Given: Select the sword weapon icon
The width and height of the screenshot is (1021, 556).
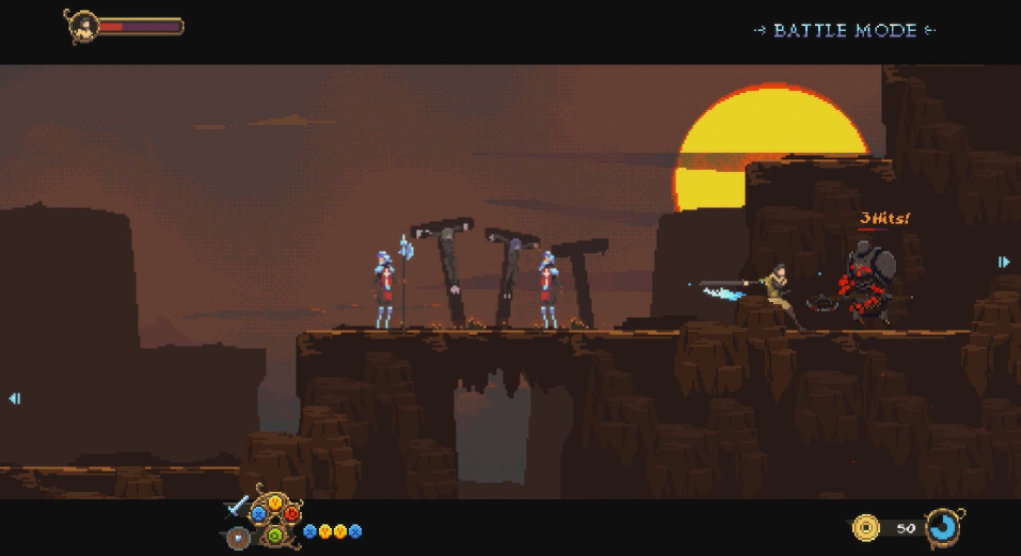Looking at the screenshot, I should [238, 506].
